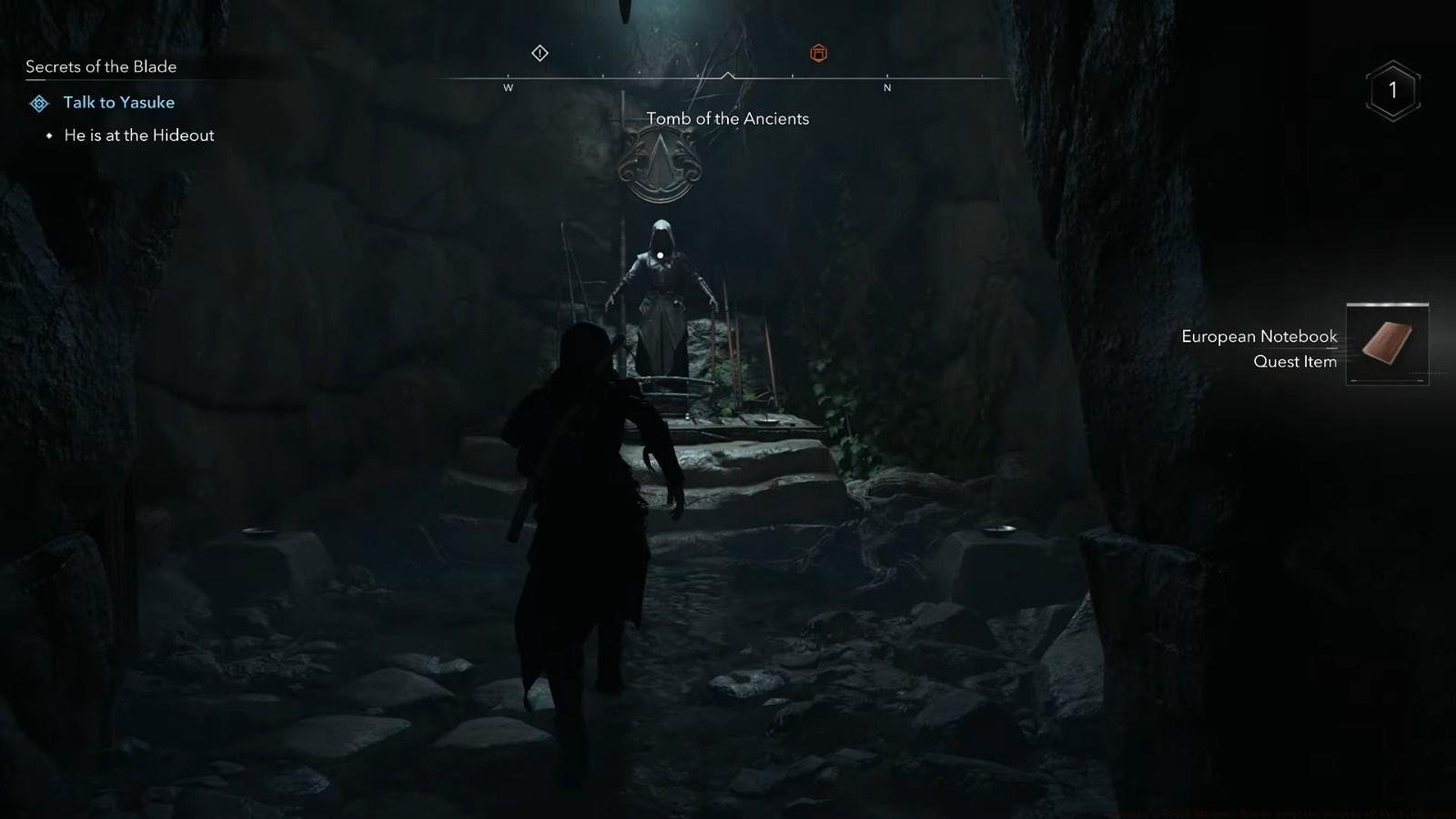Select the quest objective diamond icon on compass

pos(540,53)
